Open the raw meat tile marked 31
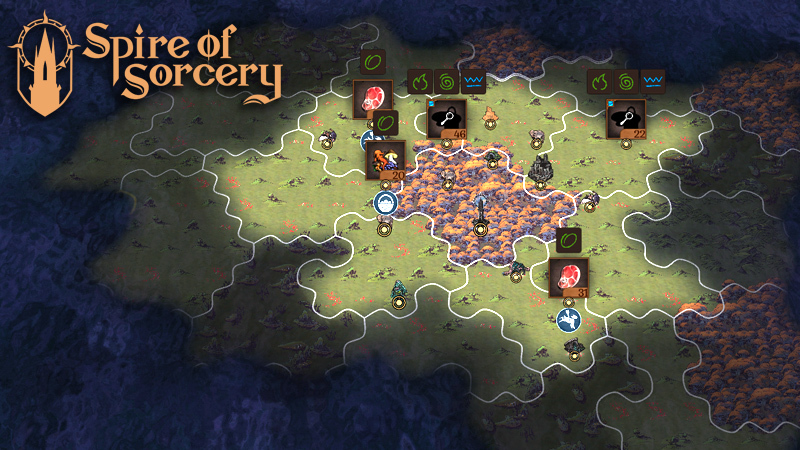Image resolution: width=800 pixels, height=450 pixels. click(x=568, y=277)
